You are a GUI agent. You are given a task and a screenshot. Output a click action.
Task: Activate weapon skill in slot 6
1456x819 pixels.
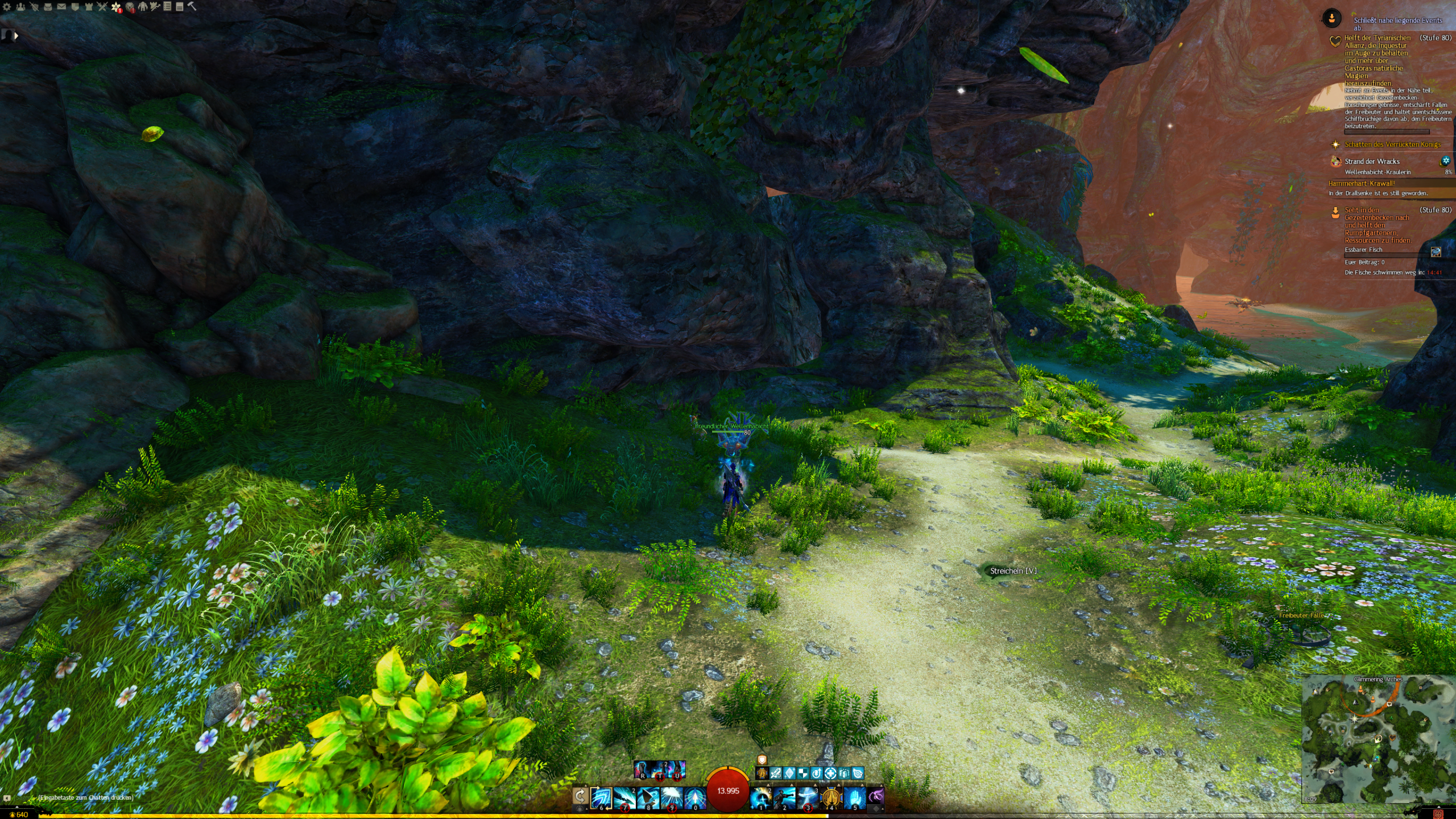point(602,797)
